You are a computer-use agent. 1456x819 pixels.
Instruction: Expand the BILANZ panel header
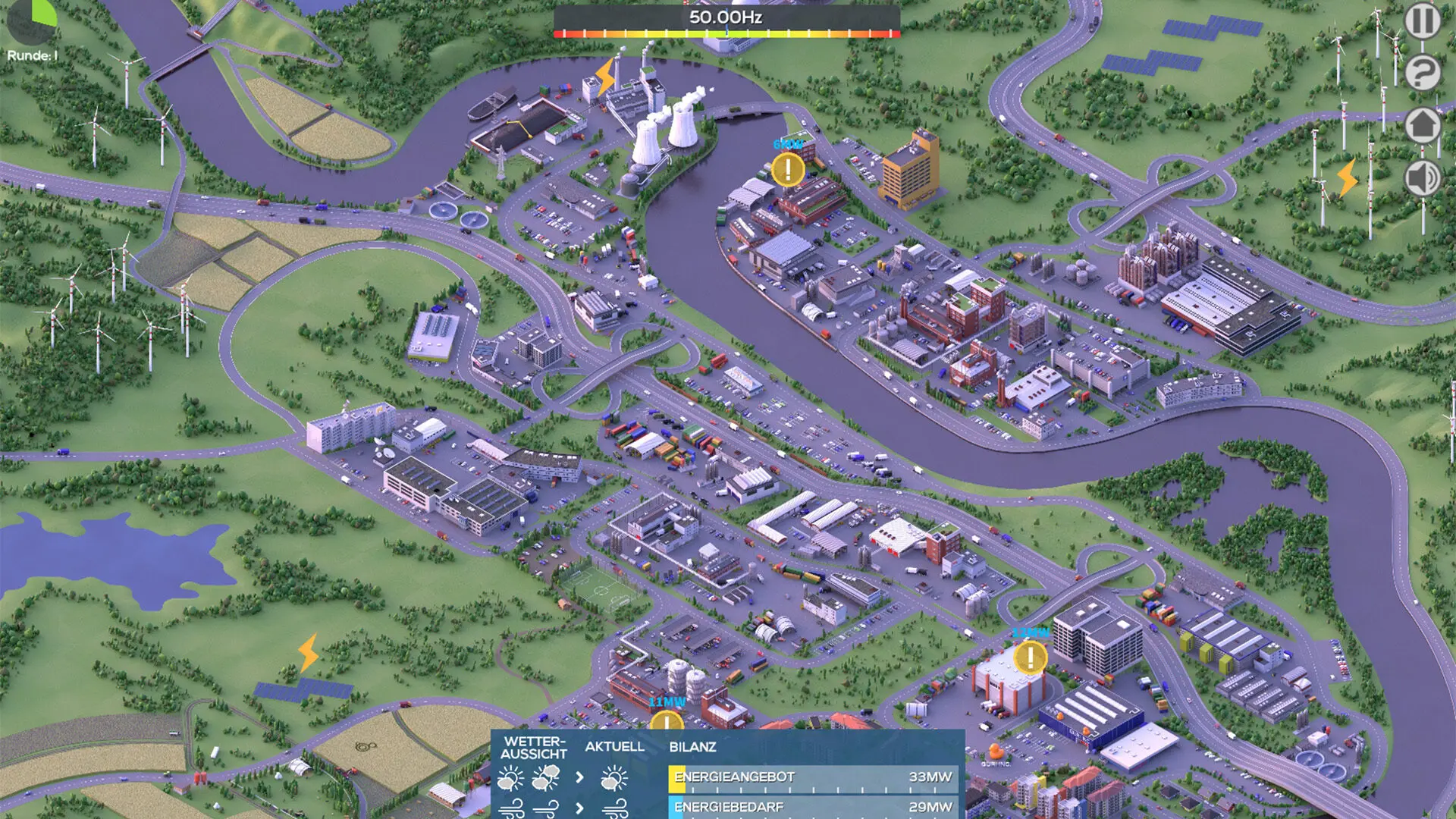pyautogui.click(x=692, y=746)
